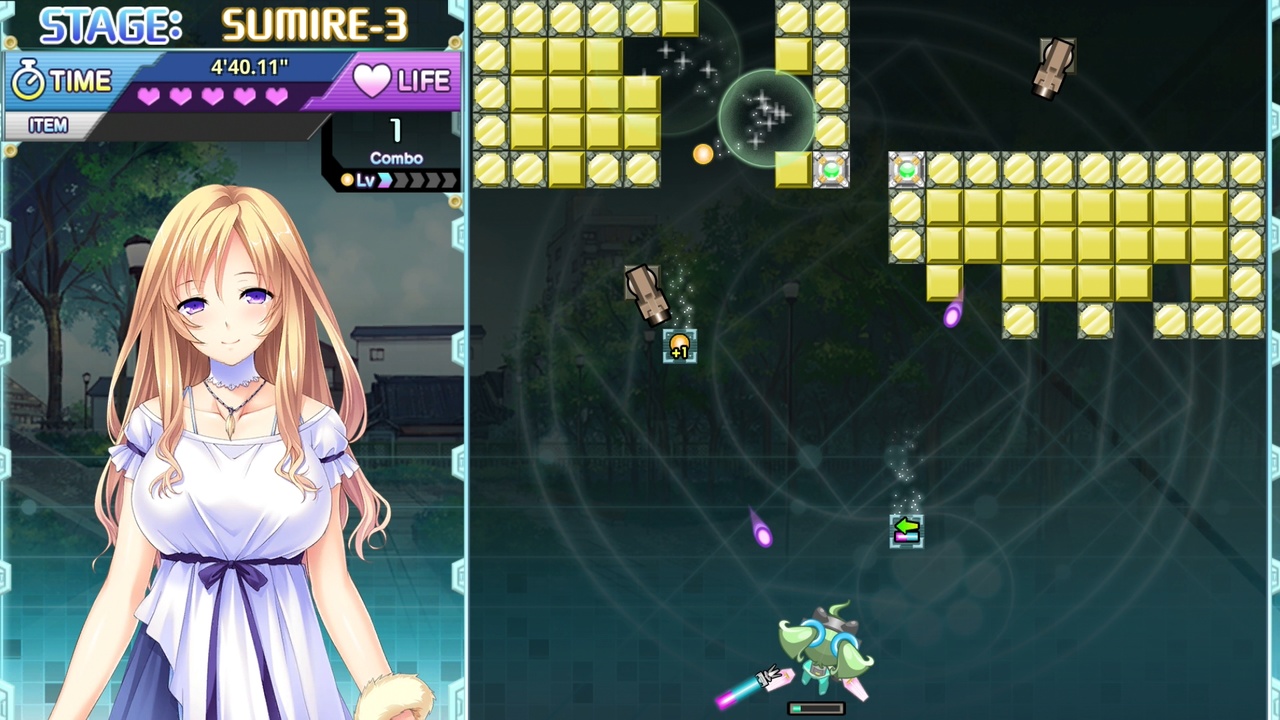Click the gold coin icon beside Lv
Screen dimensions: 1280x720
[x=345, y=180]
